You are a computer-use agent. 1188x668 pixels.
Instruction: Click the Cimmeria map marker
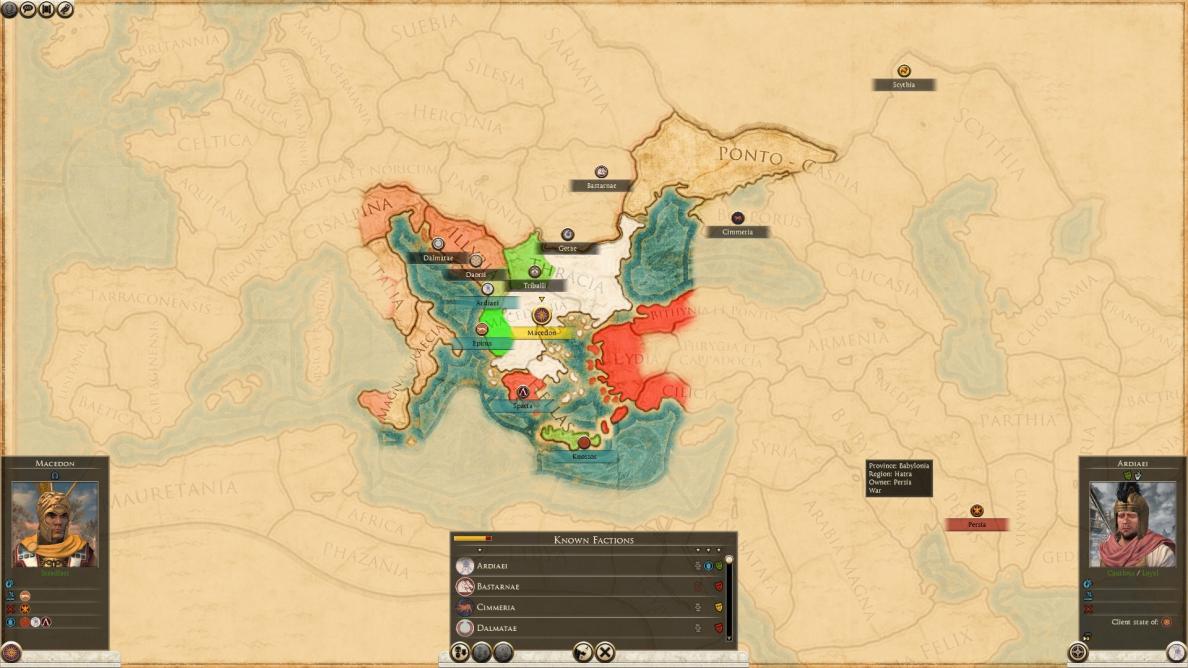(737, 218)
